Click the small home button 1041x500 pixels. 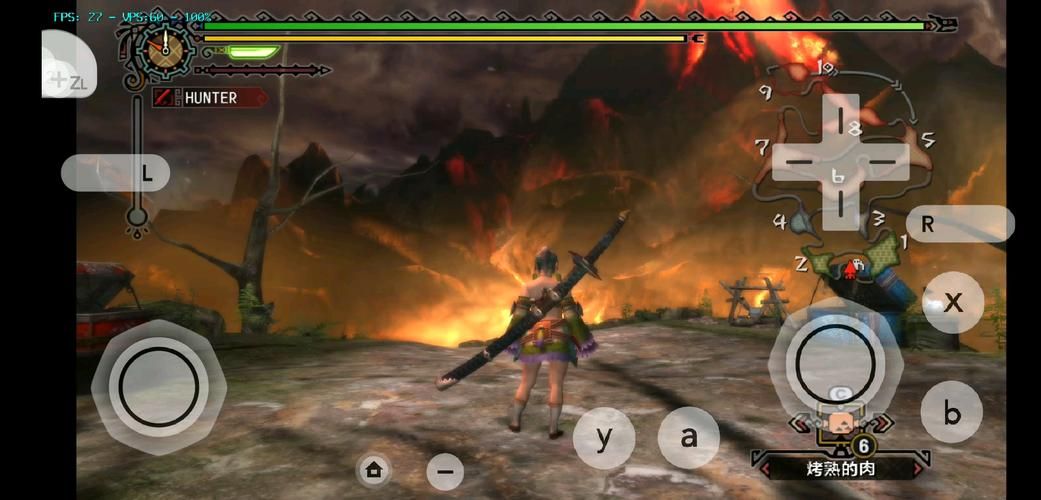pos(374,469)
